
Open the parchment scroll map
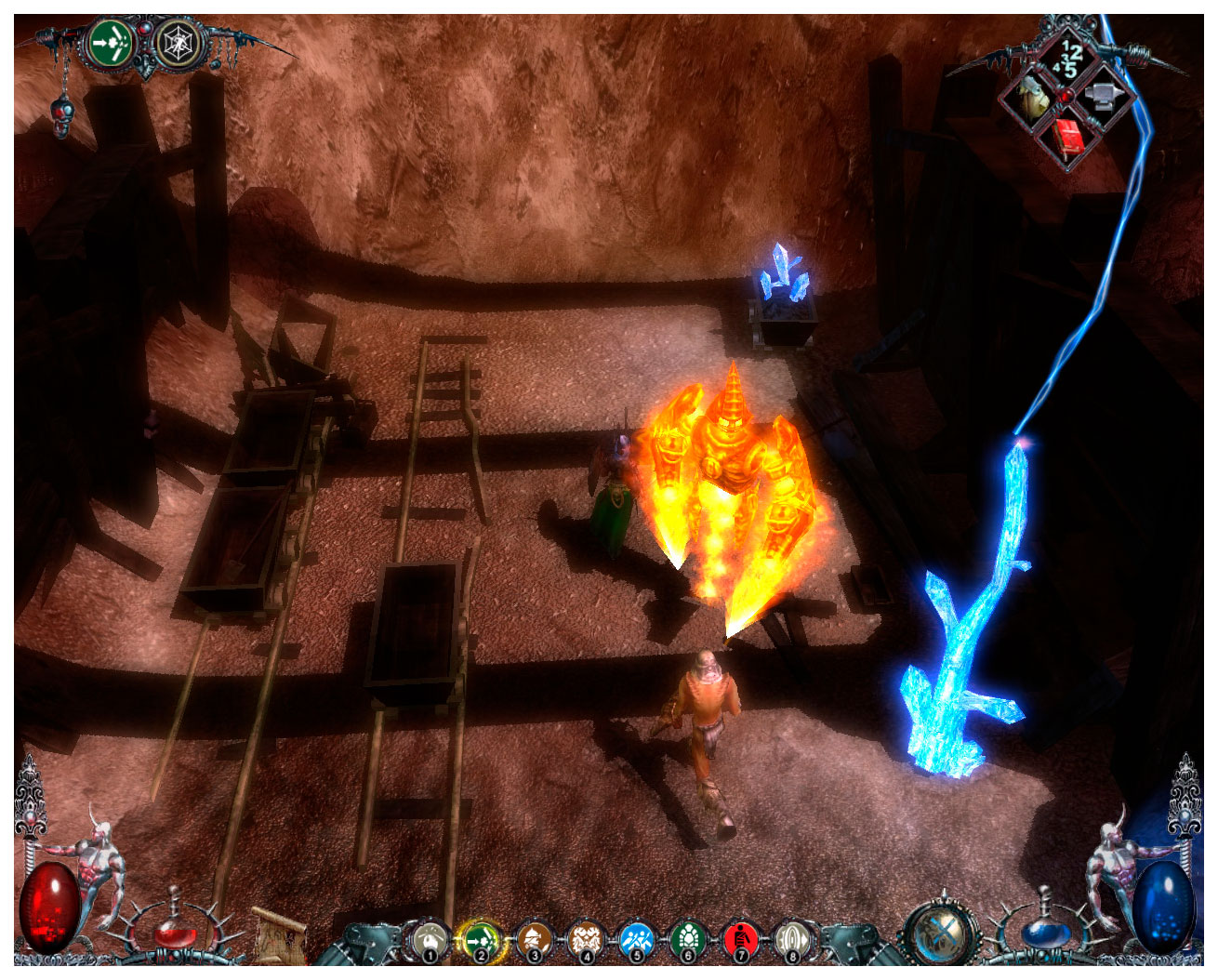[279, 937]
